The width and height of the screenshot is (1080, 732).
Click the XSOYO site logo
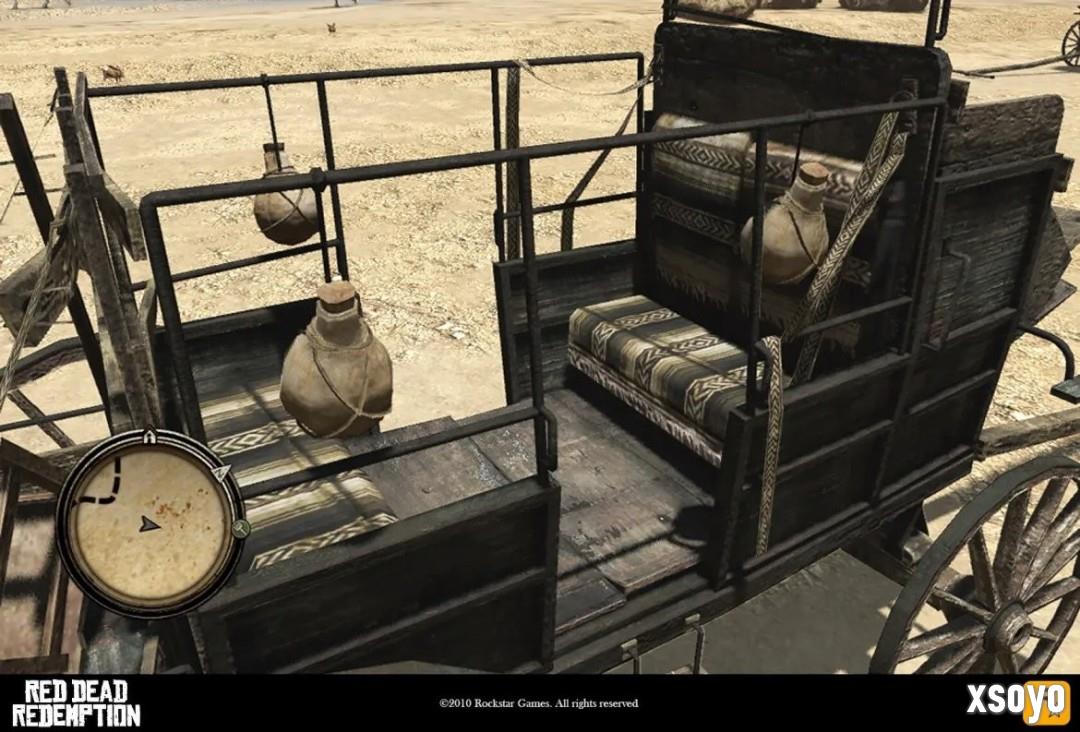point(1017,701)
